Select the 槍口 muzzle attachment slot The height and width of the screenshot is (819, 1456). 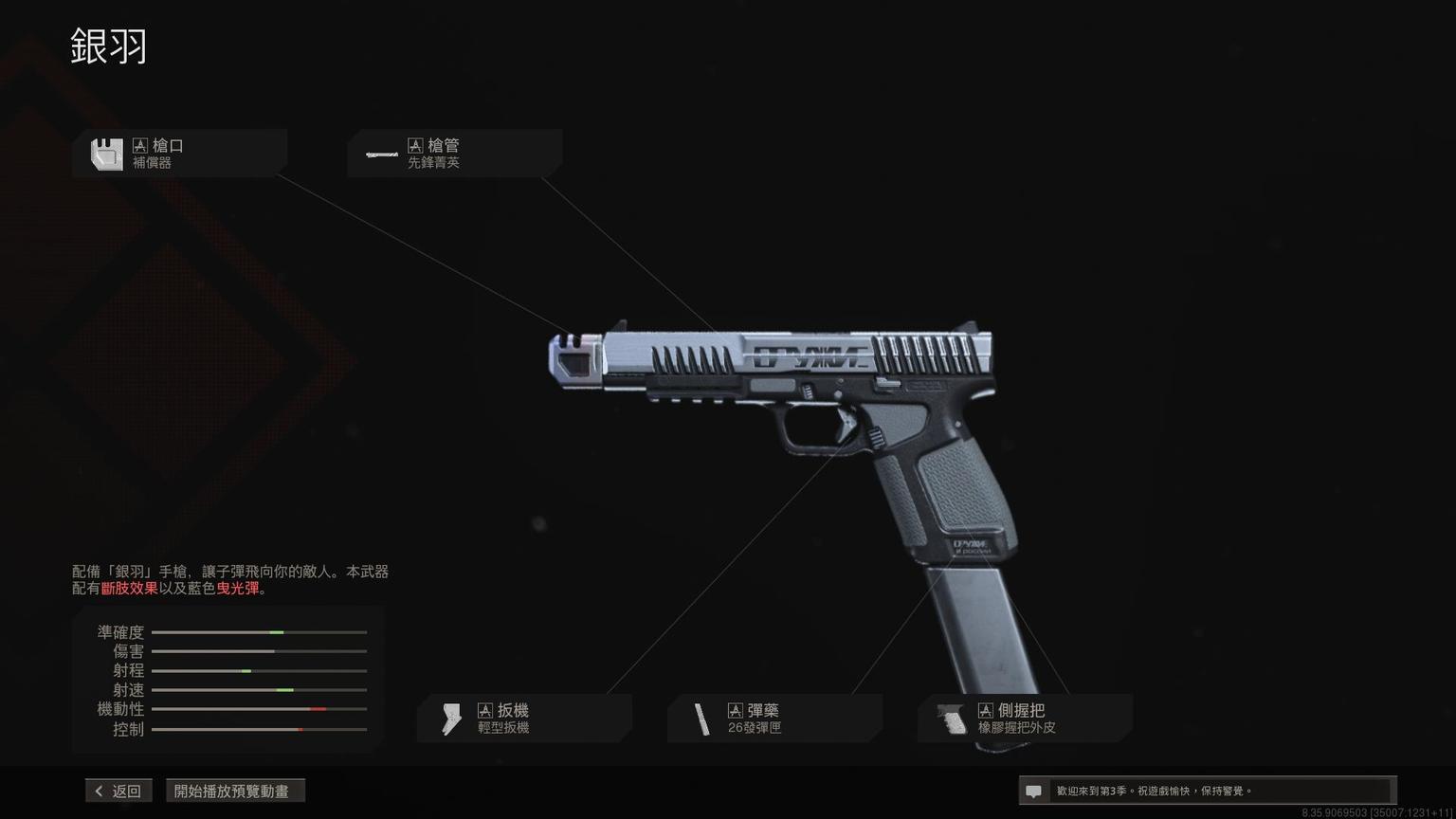pos(179,154)
